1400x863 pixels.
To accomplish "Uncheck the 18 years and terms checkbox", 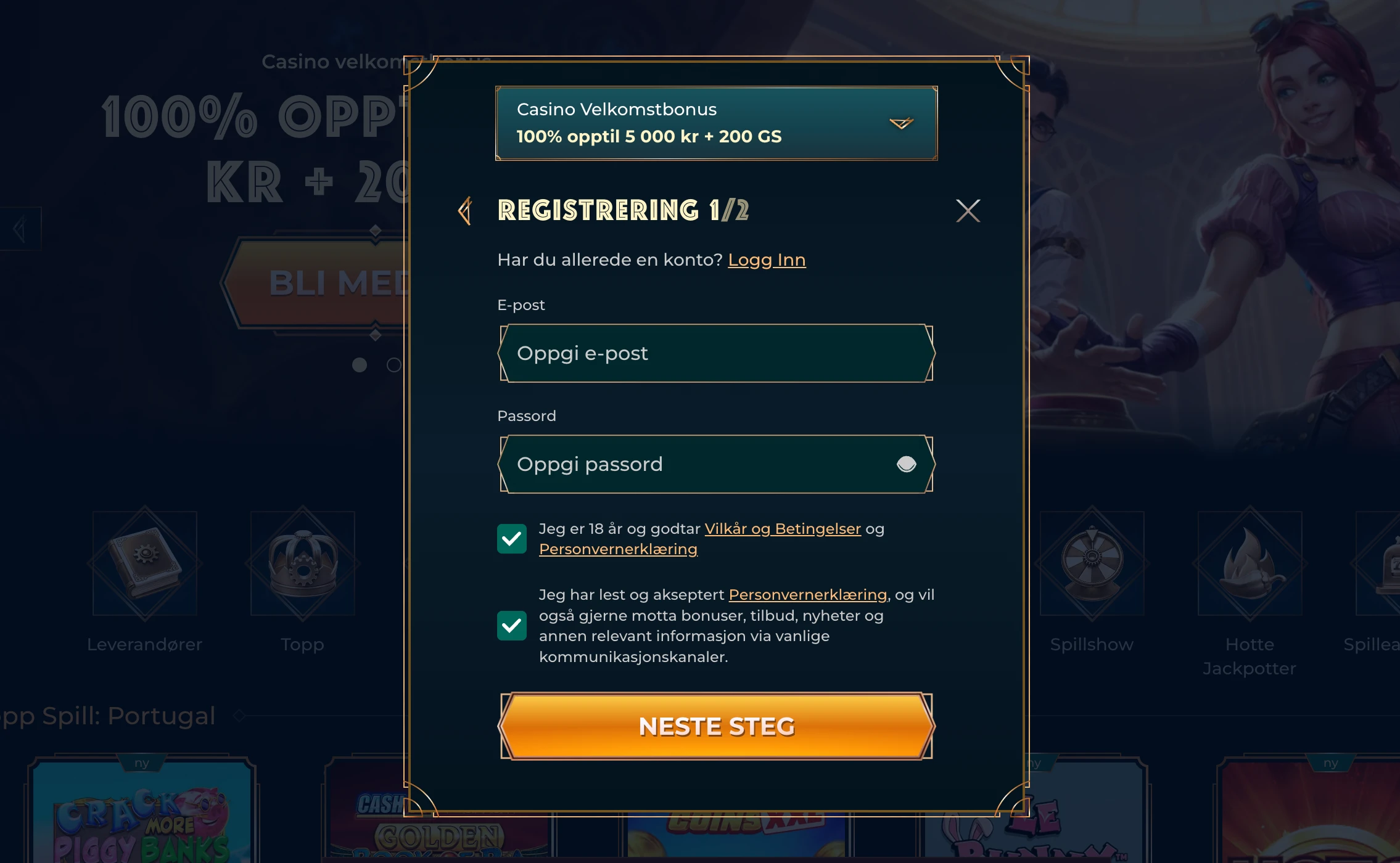I will [511, 538].
